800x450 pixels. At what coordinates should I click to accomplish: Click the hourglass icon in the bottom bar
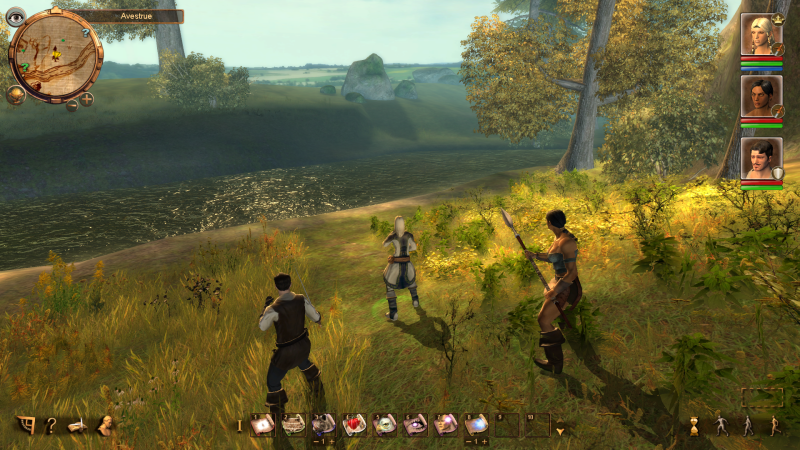[694, 426]
